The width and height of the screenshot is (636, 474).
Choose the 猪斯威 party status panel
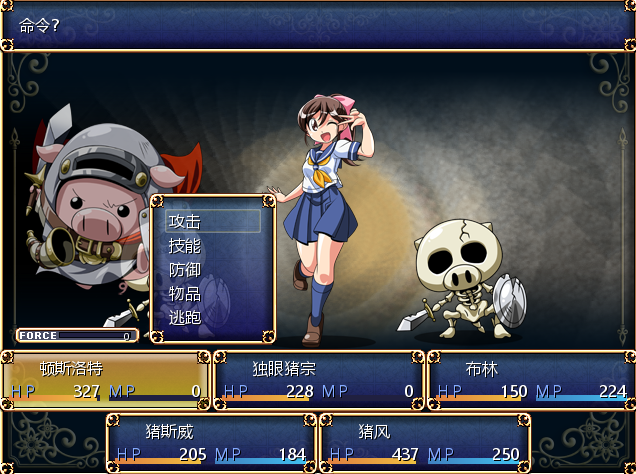211,442
